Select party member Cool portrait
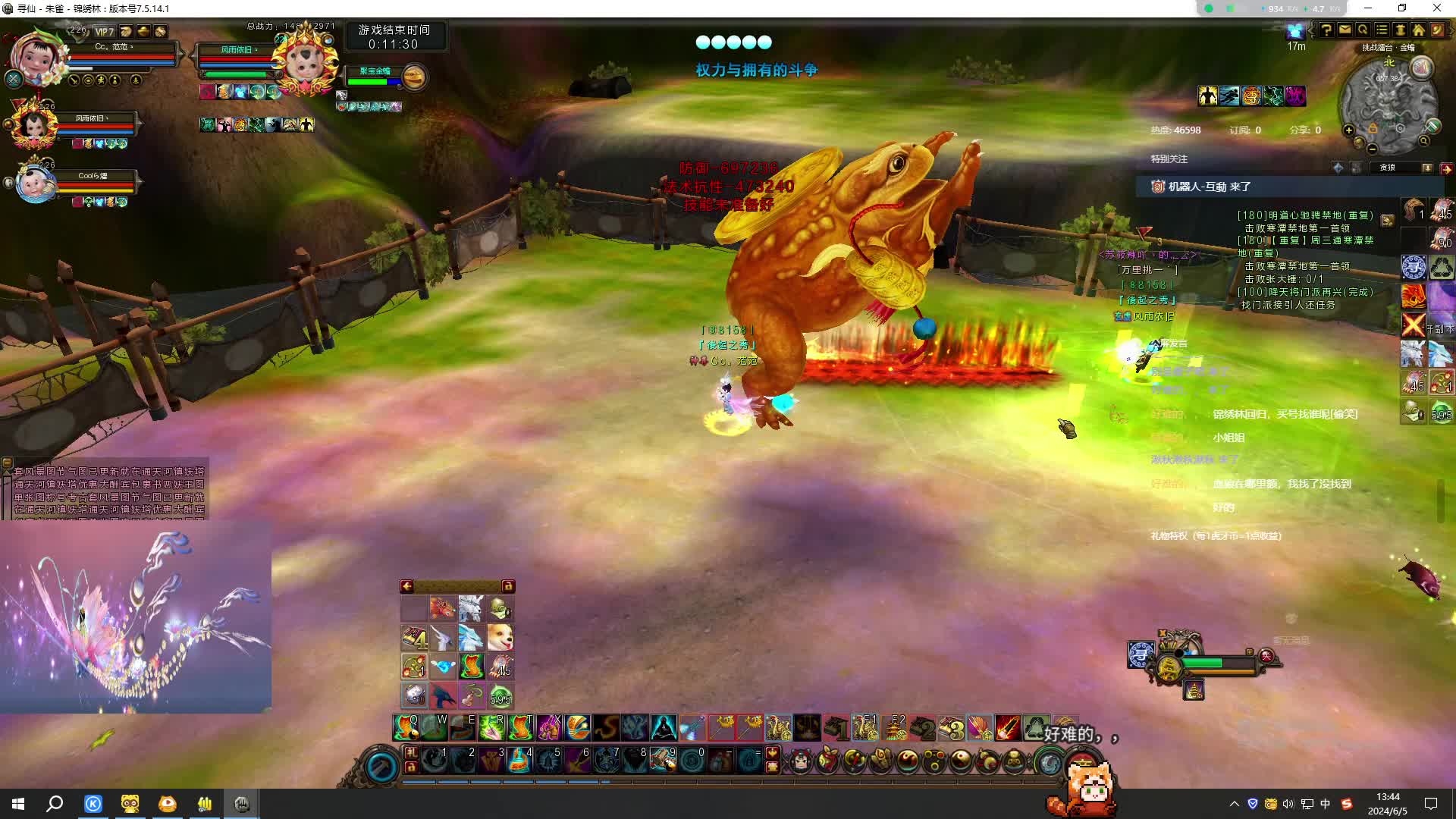 [x=36, y=184]
